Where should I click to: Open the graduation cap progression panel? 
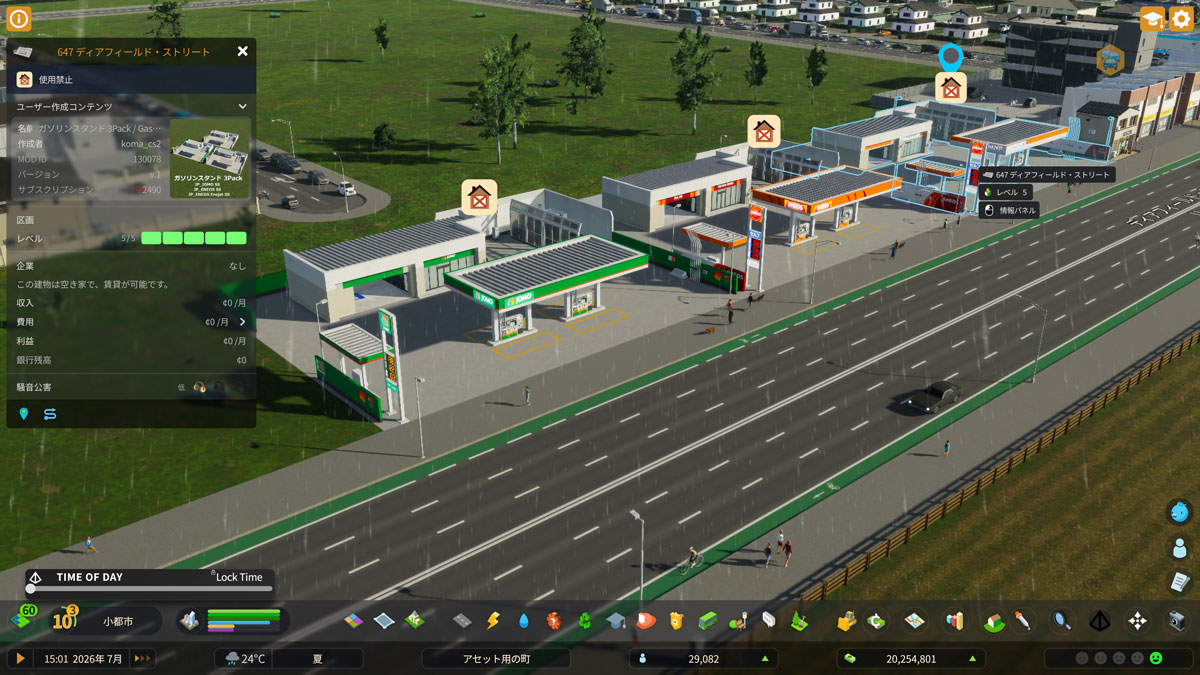point(1152,19)
